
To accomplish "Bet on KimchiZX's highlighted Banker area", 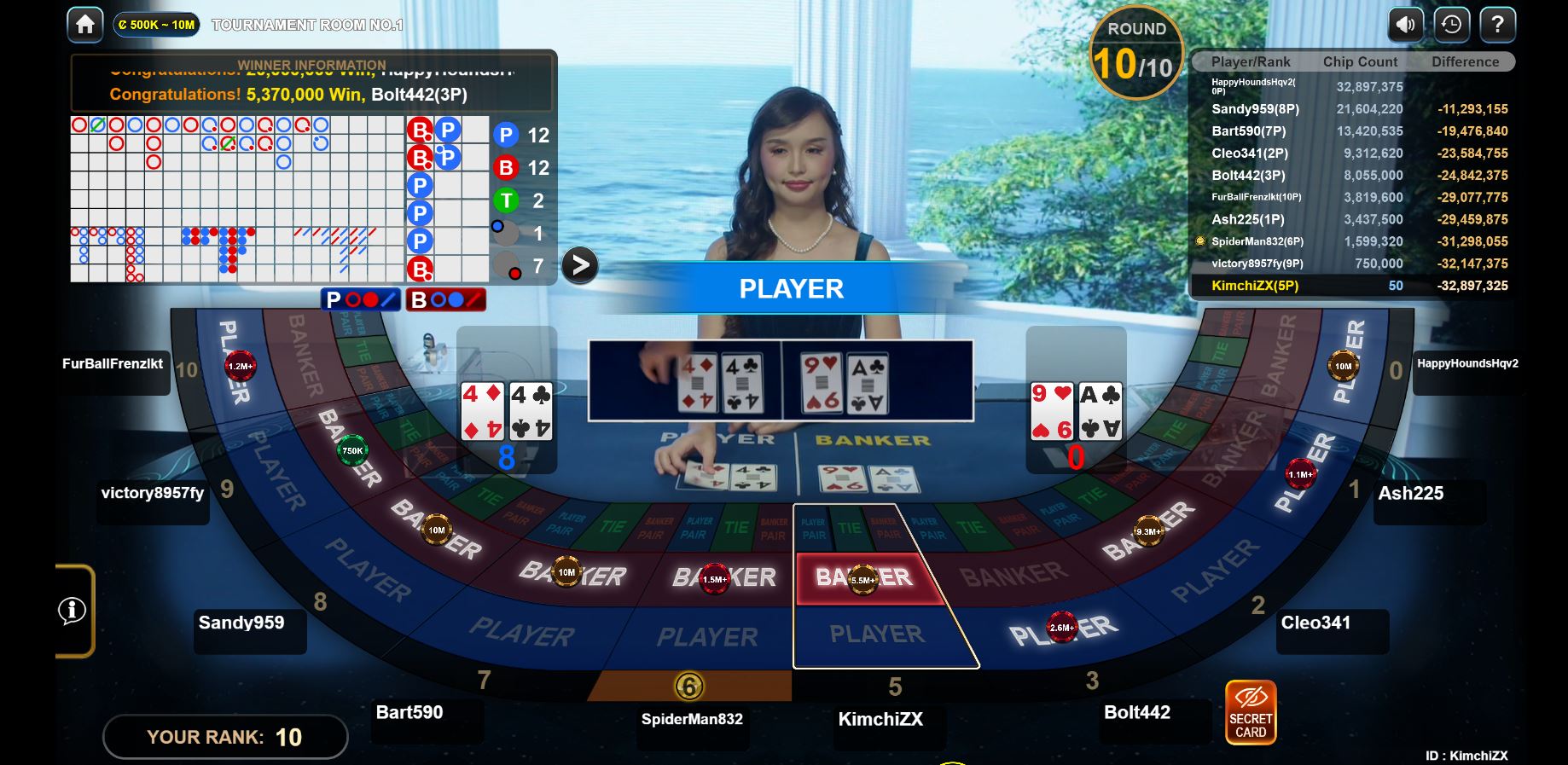I will 866,579.
